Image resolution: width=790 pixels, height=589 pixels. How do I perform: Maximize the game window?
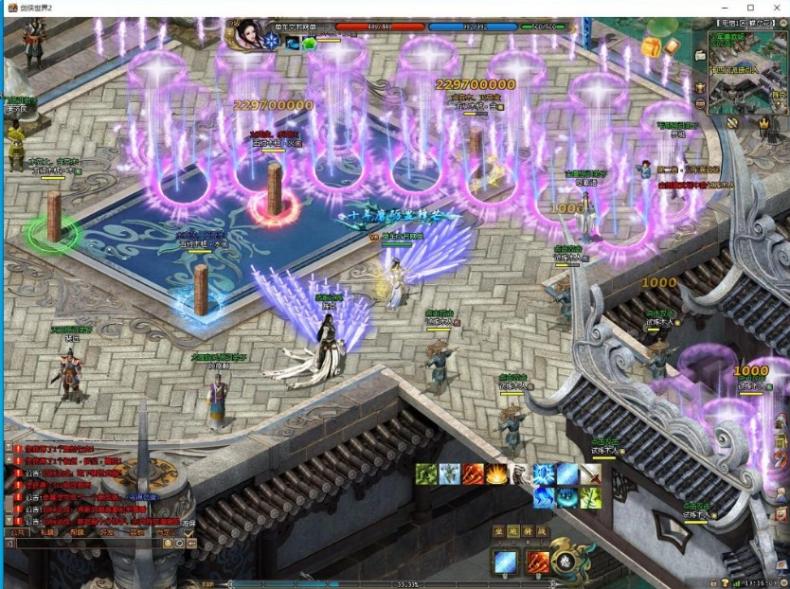(751, 8)
